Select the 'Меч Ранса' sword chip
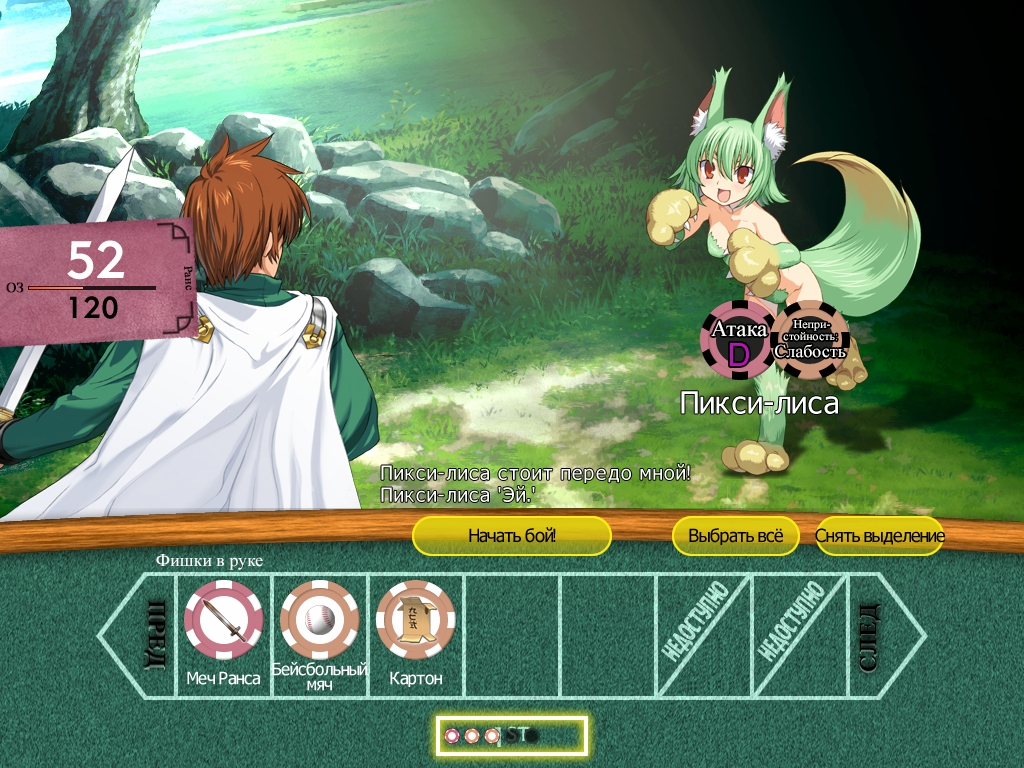 (x=224, y=619)
